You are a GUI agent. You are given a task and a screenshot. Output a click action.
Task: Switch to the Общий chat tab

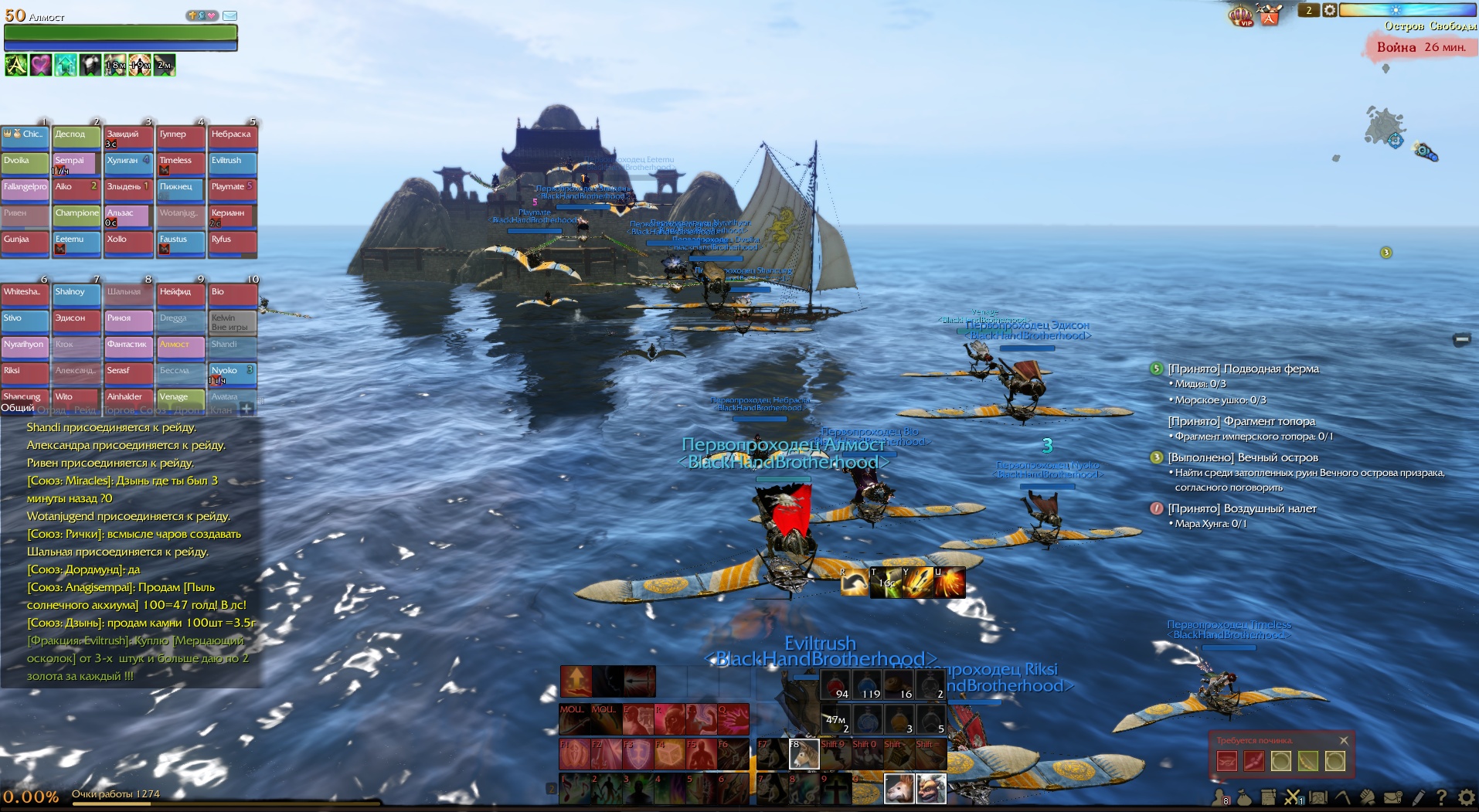tap(17, 408)
